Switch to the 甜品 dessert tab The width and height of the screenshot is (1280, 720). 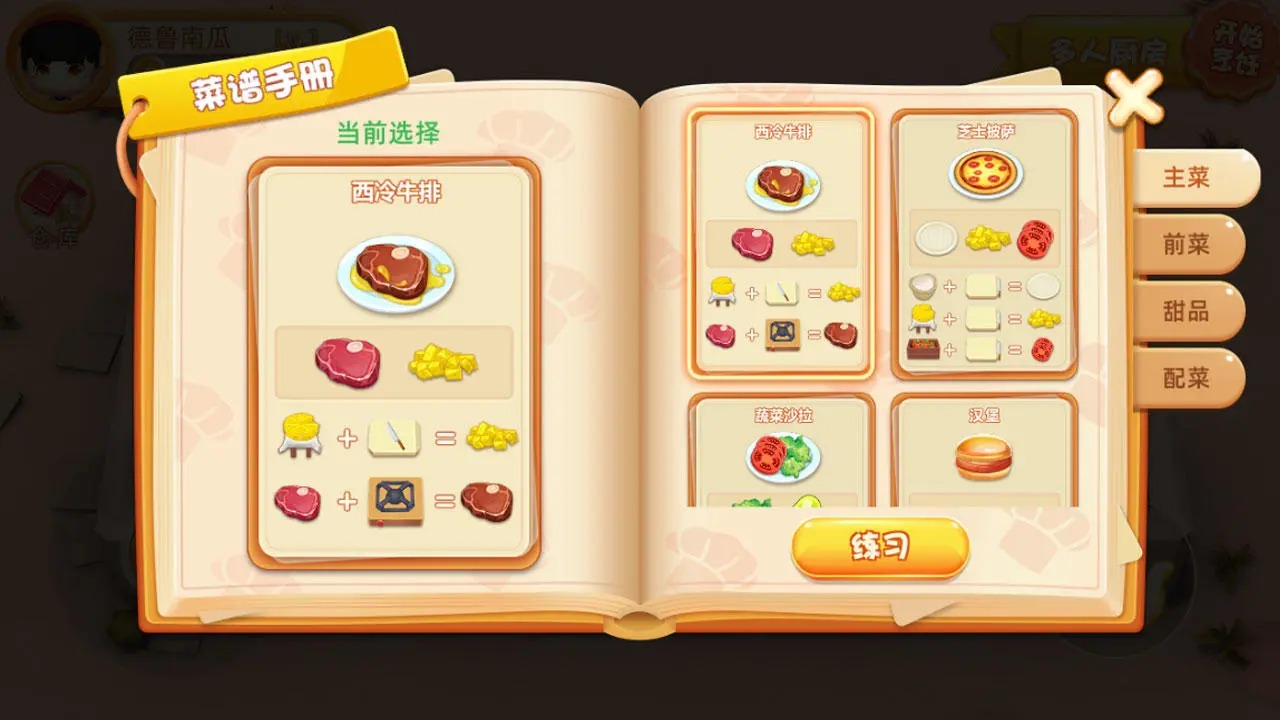click(x=1192, y=312)
